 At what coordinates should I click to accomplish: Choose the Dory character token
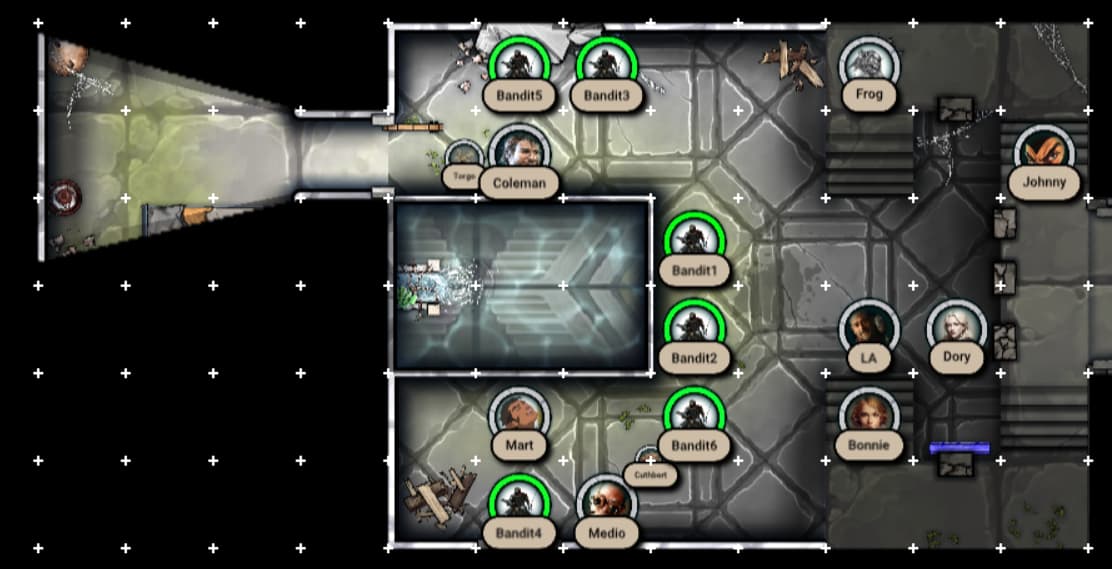[956, 329]
